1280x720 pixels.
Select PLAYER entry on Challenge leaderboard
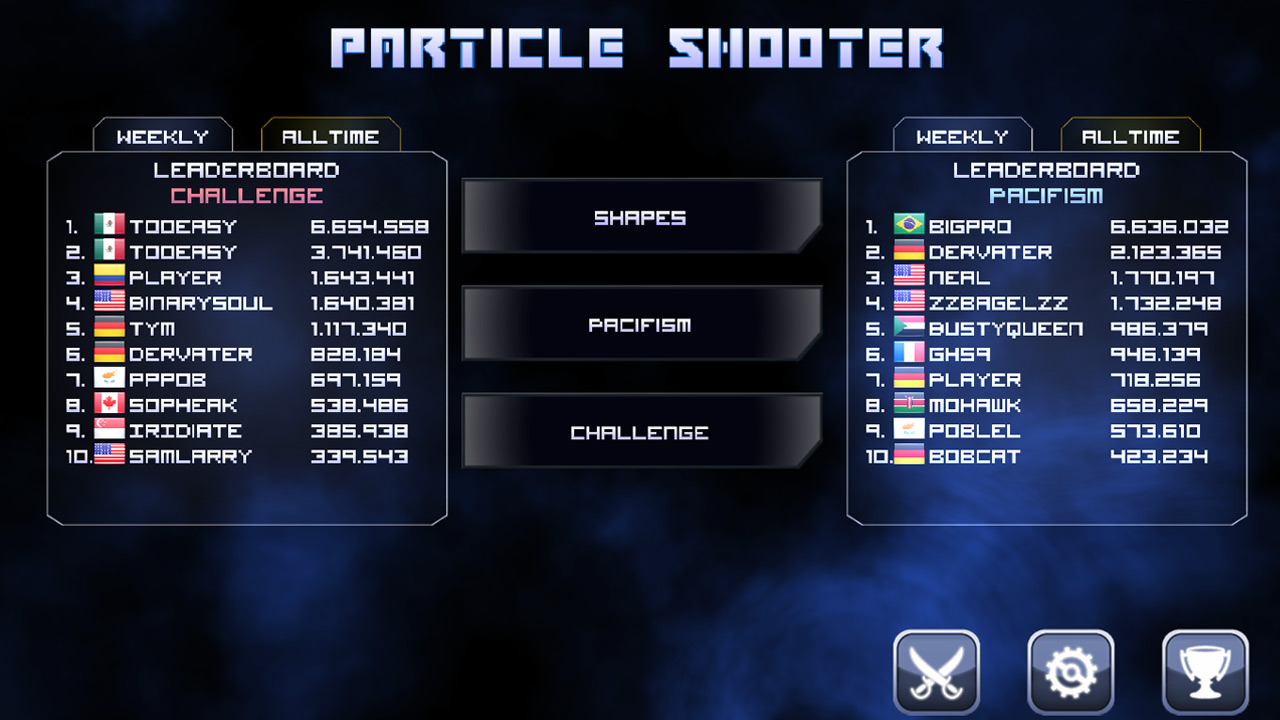click(178, 277)
